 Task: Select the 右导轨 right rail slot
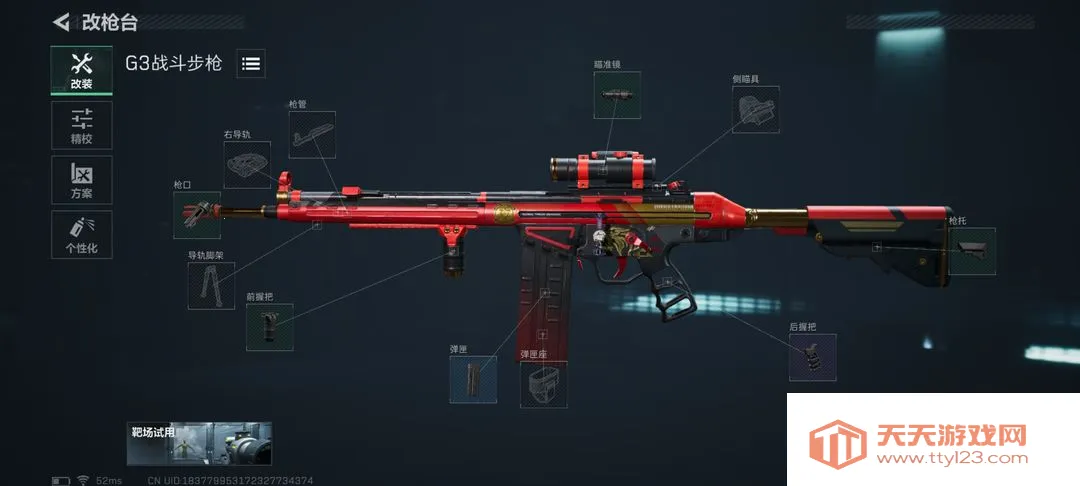247,164
